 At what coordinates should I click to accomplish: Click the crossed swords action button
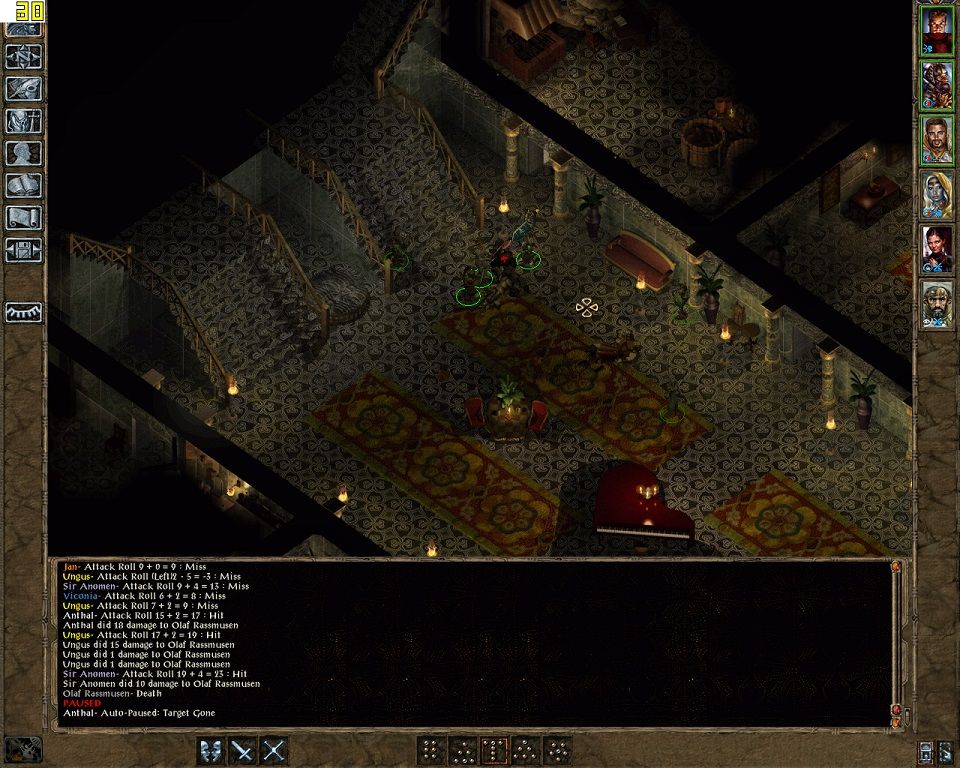[x=274, y=750]
